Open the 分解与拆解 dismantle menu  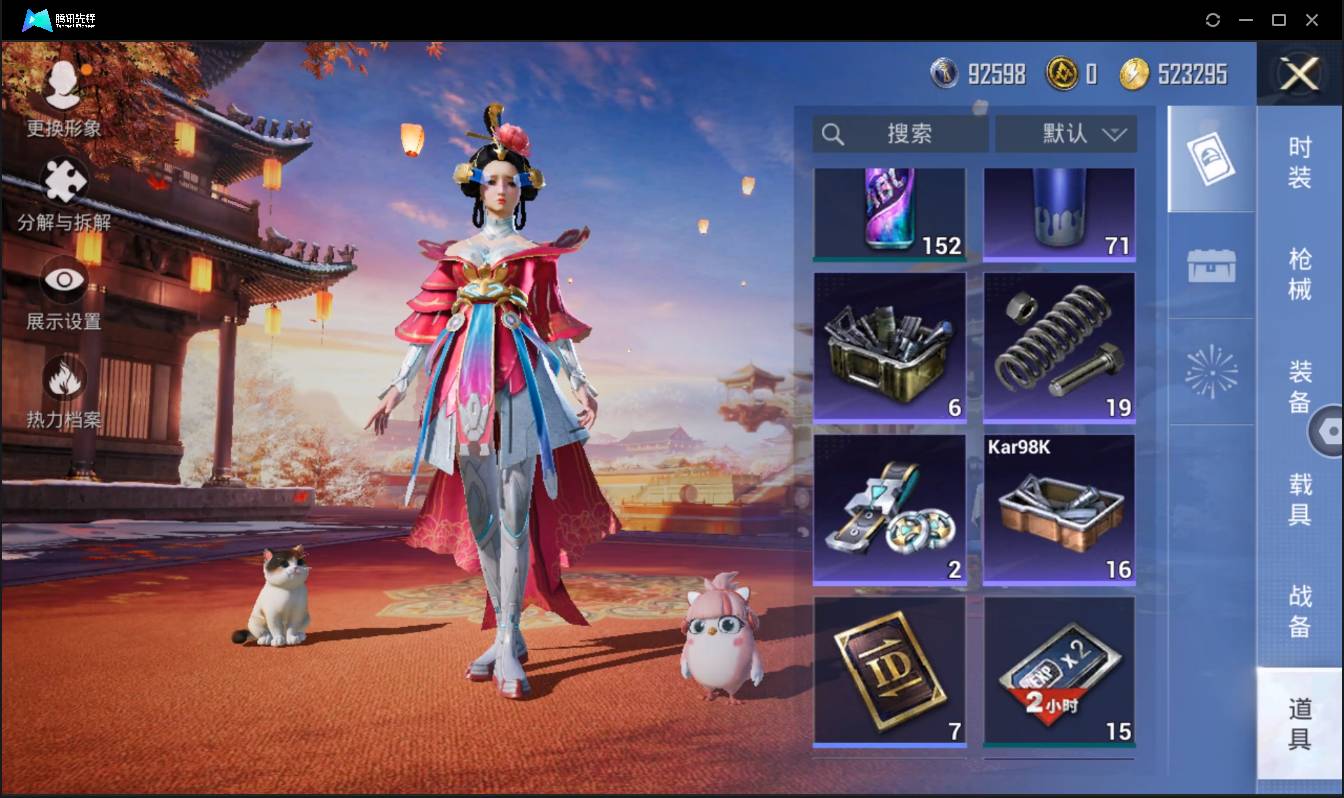click(64, 194)
